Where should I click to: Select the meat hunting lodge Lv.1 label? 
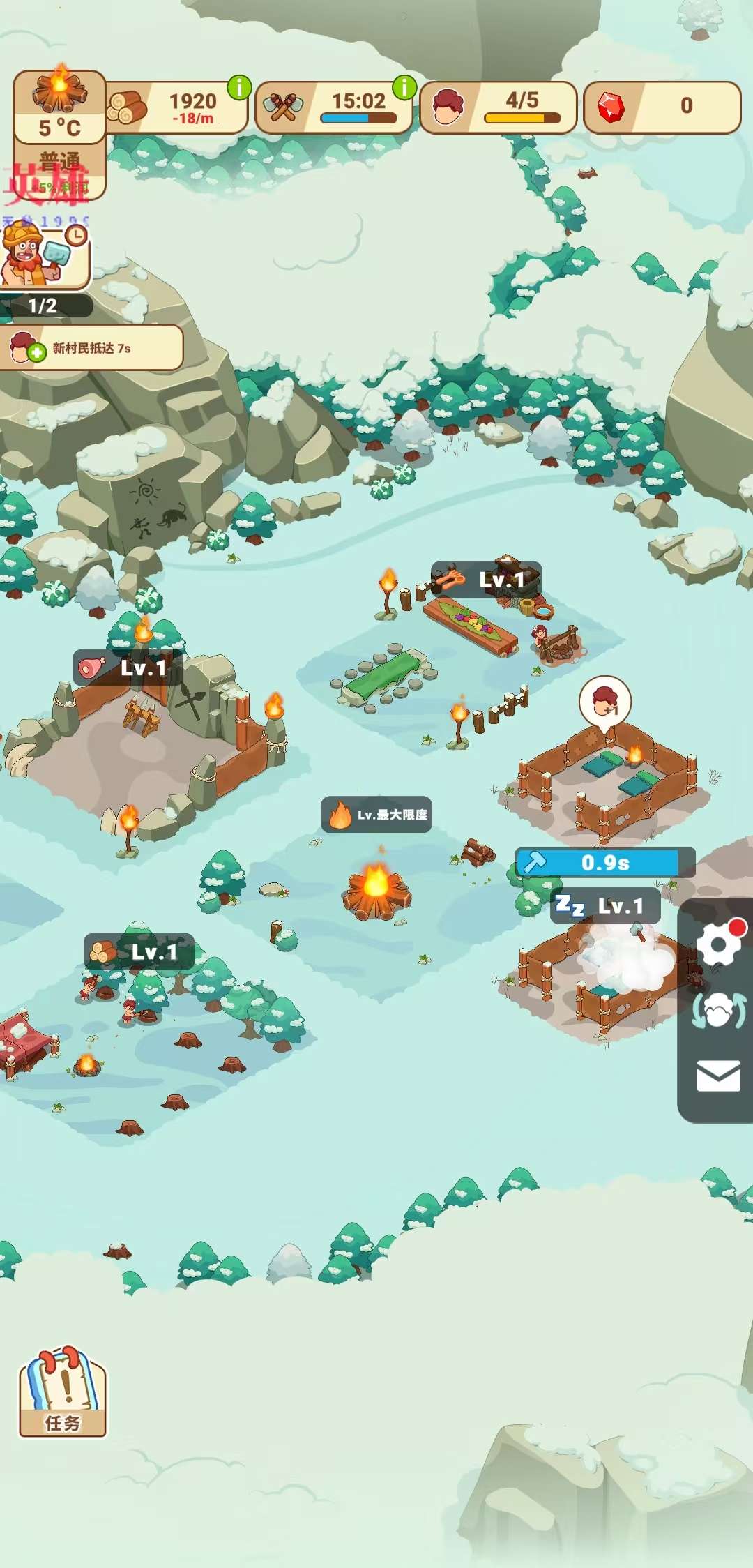click(128, 668)
